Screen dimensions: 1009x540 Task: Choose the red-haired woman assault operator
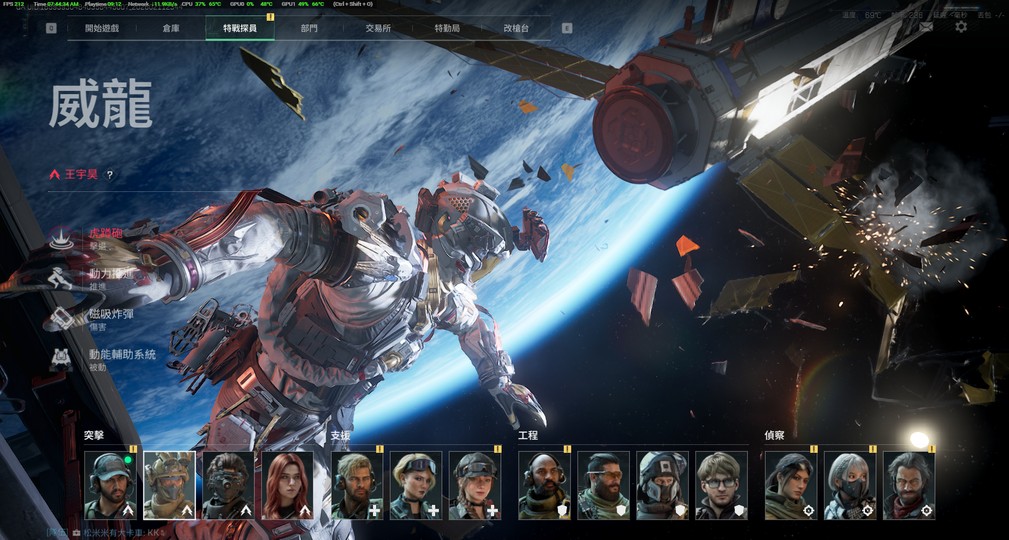coord(287,485)
